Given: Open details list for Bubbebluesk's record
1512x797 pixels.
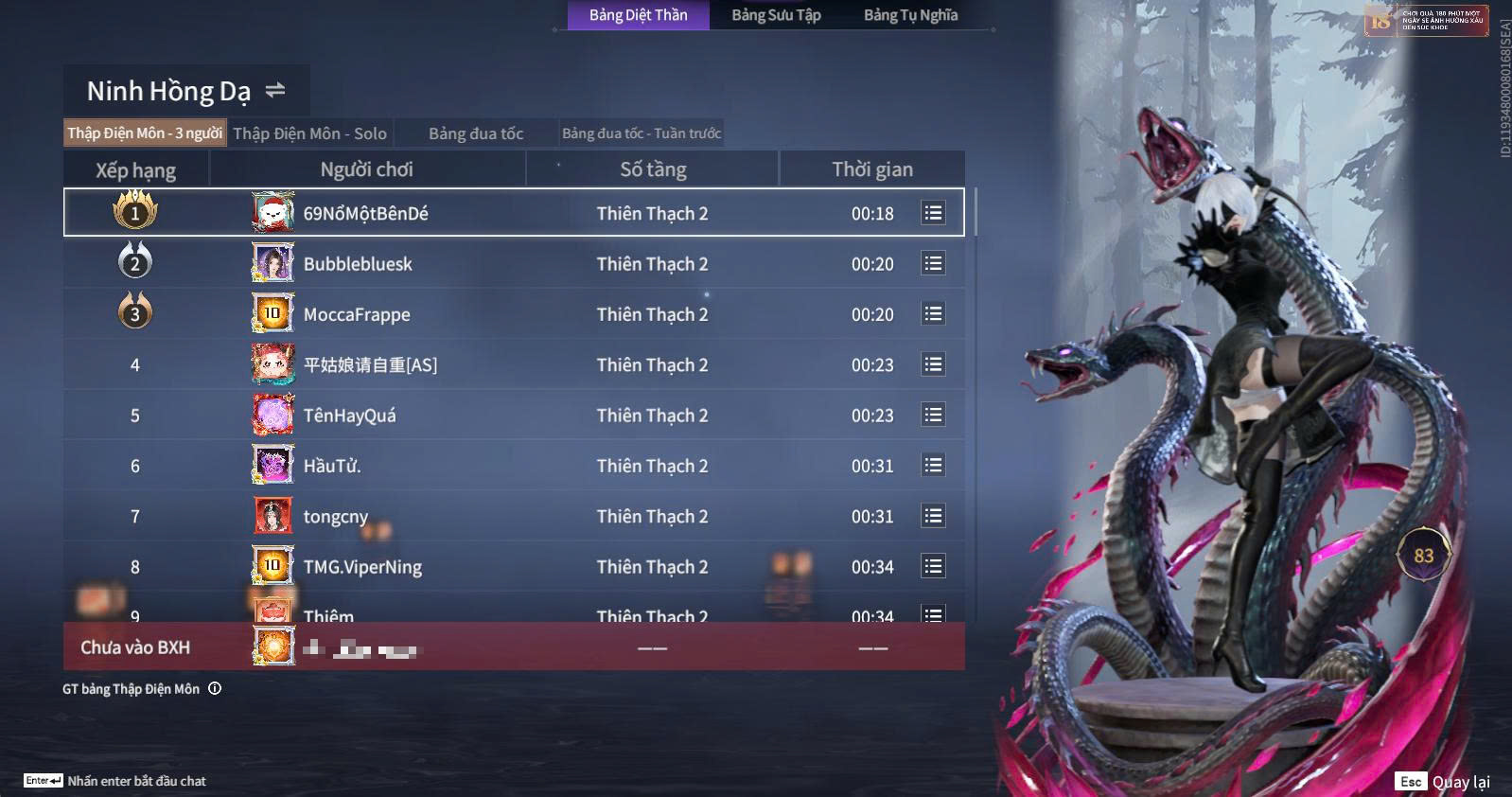Looking at the screenshot, I should [933, 263].
